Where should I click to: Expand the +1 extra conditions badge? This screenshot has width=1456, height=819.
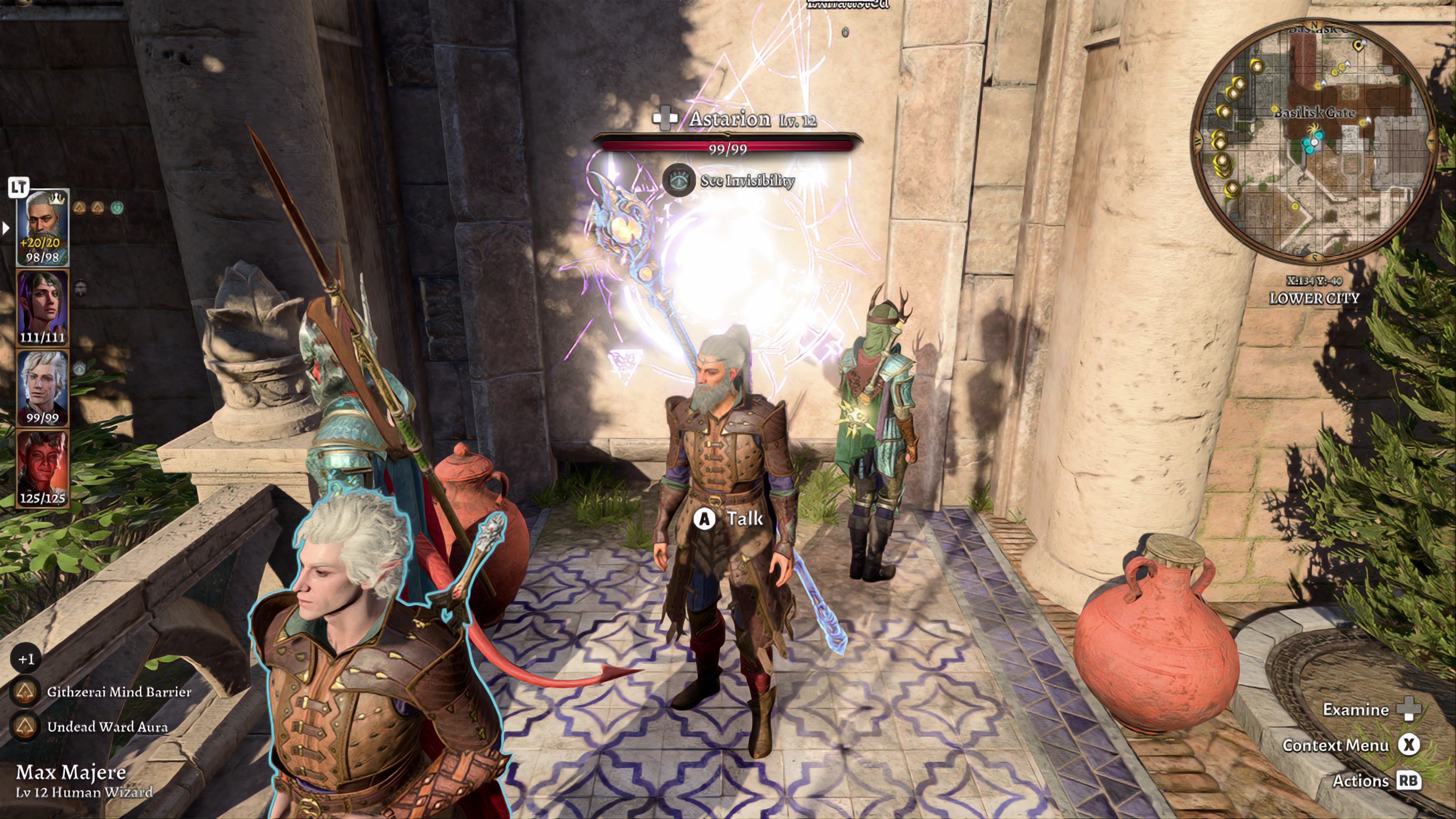click(x=25, y=659)
